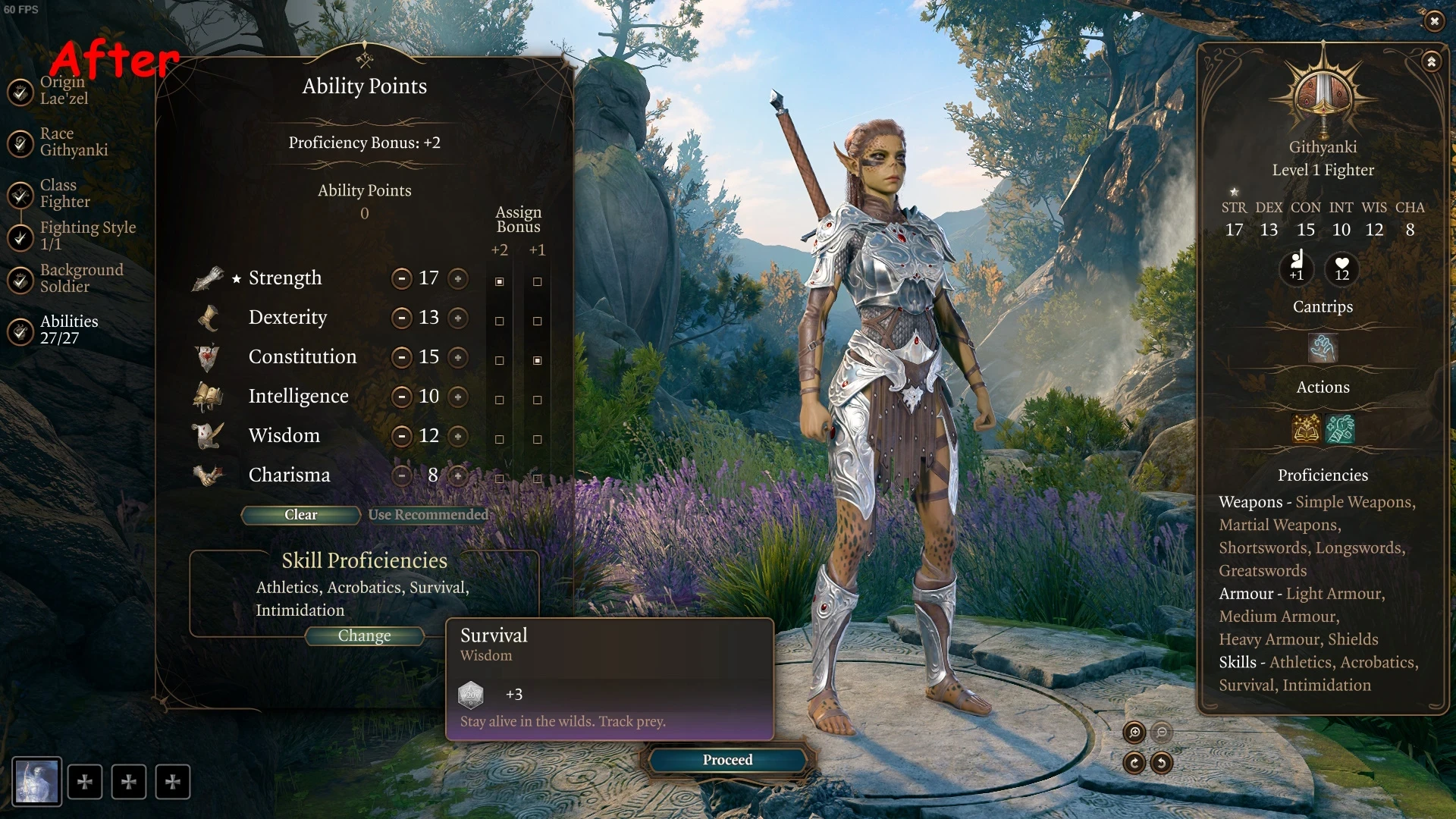Image resolution: width=1456 pixels, height=819 pixels.
Task: Zoom in on the character model
Action: (1134, 732)
